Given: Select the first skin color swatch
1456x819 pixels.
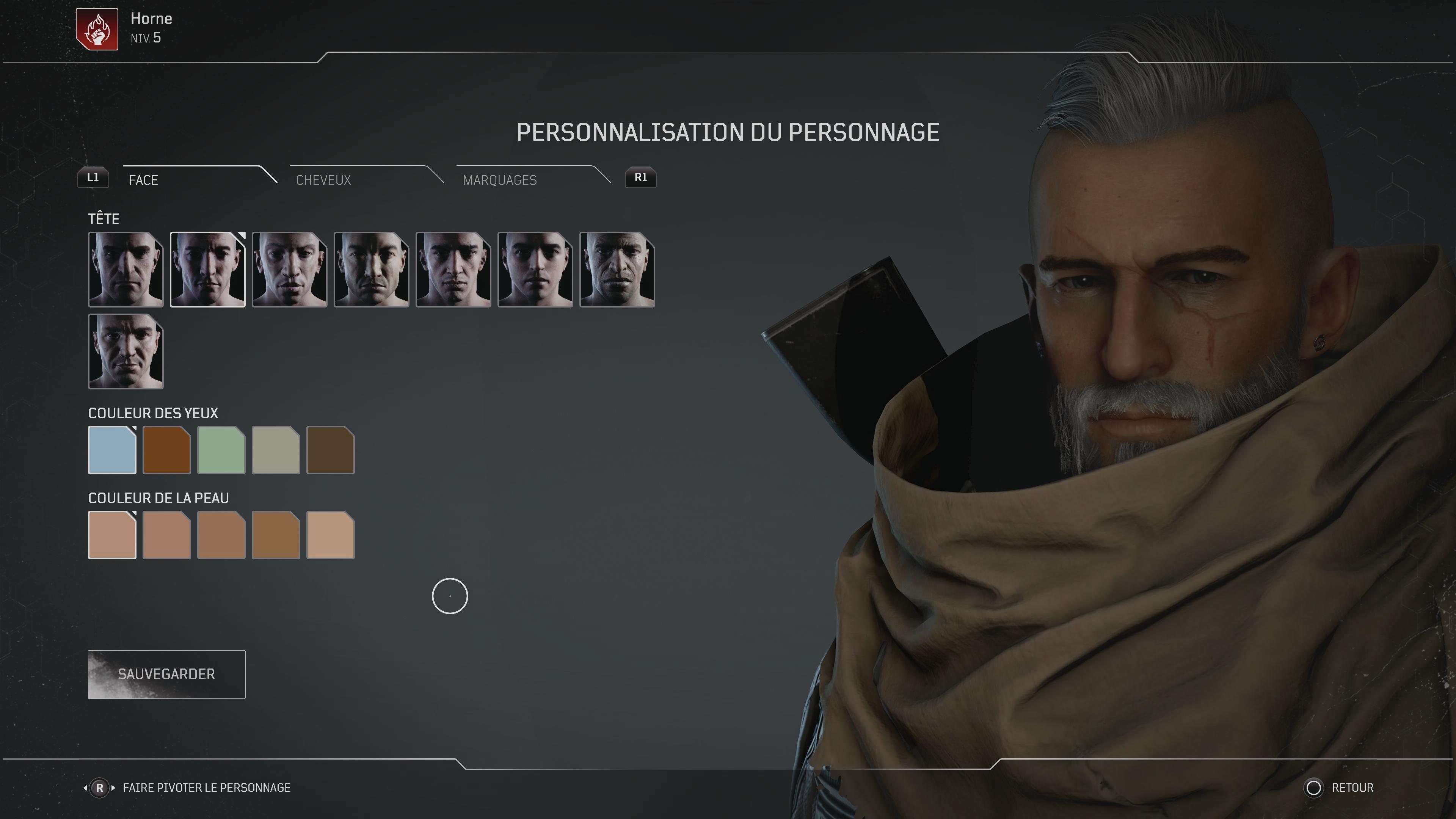Looking at the screenshot, I should (x=112, y=535).
